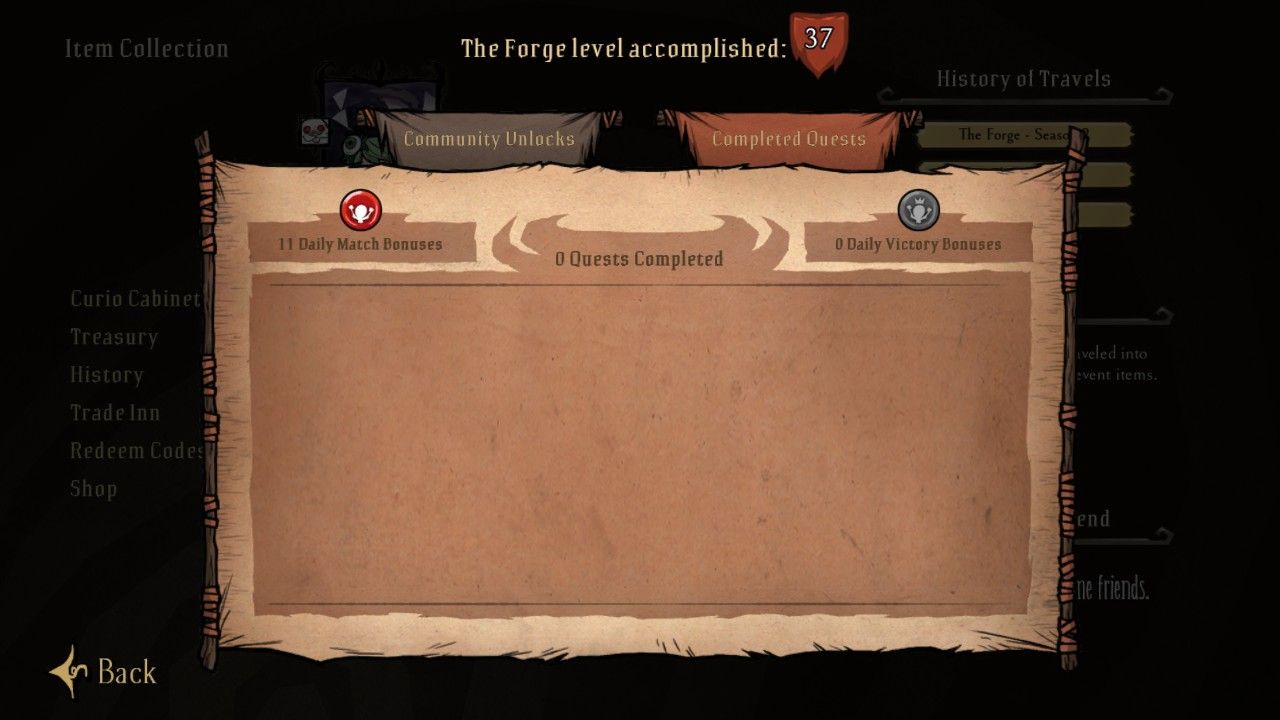Click the Back button
The width and height of the screenshot is (1280, 720).
pyautogui.click(x=123, y=673)
